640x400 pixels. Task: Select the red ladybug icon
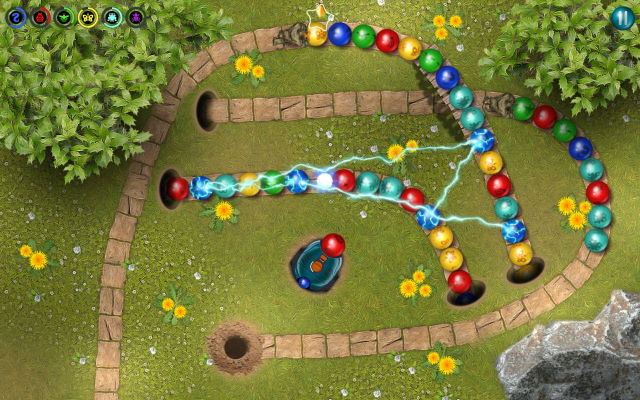pyautogui.click(x=40, y=16)
